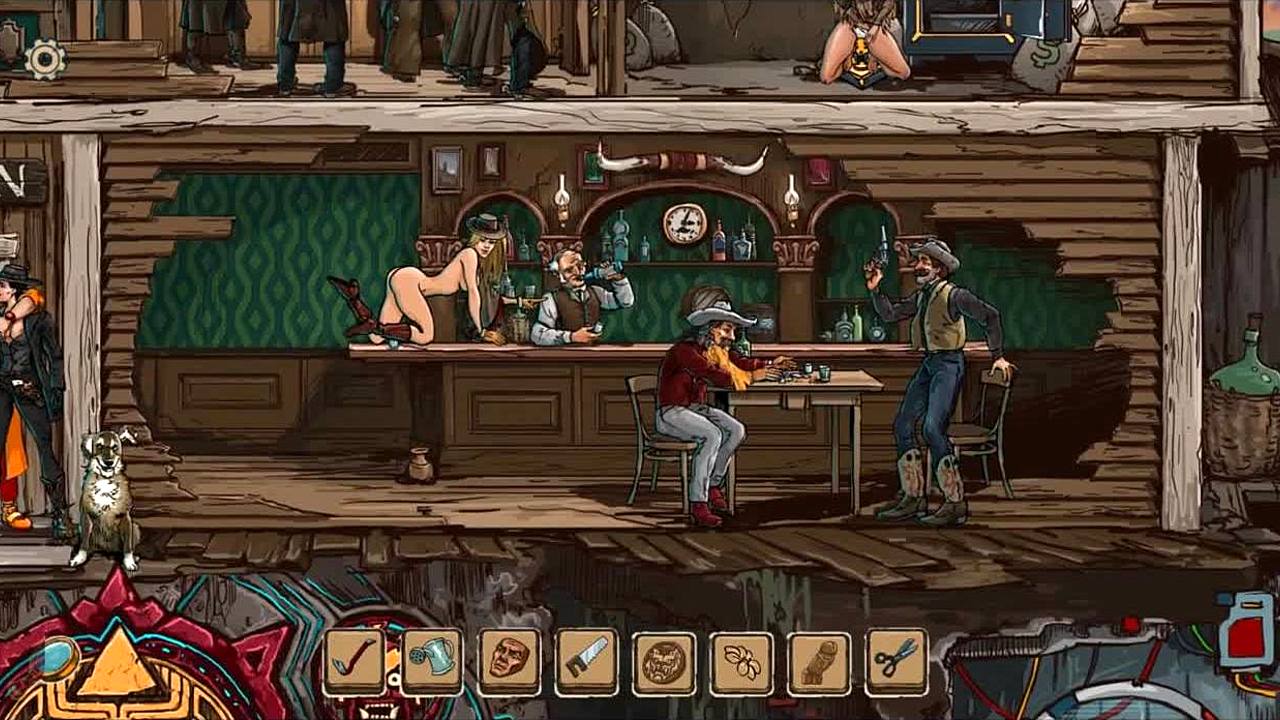
Task: Open settings with the gear icon
Action: (x=45, y=59)
